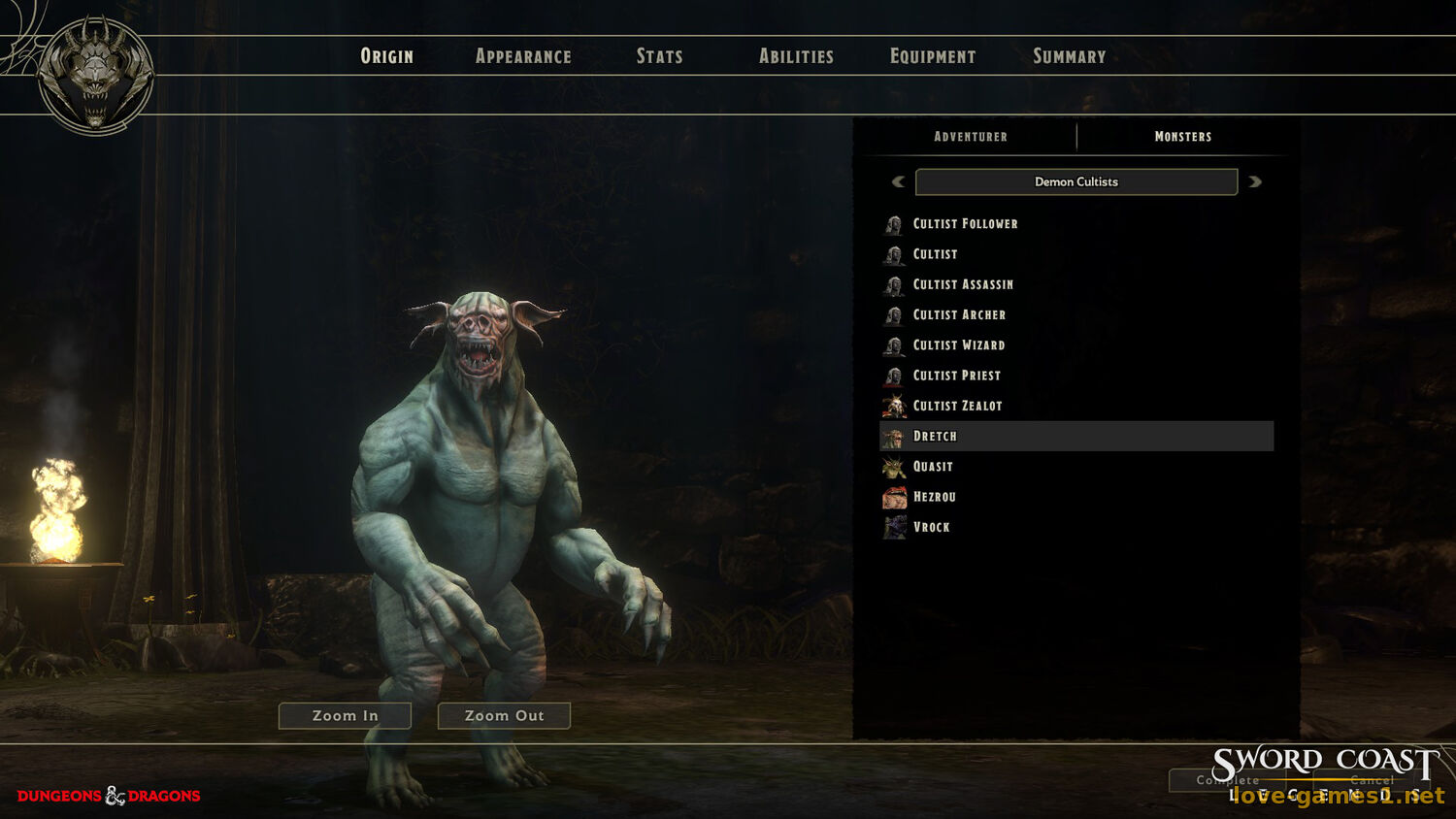Pick Cultist Zealot from the list
The width and height of the screenshot is (1456, 819).
pos(957,406)
